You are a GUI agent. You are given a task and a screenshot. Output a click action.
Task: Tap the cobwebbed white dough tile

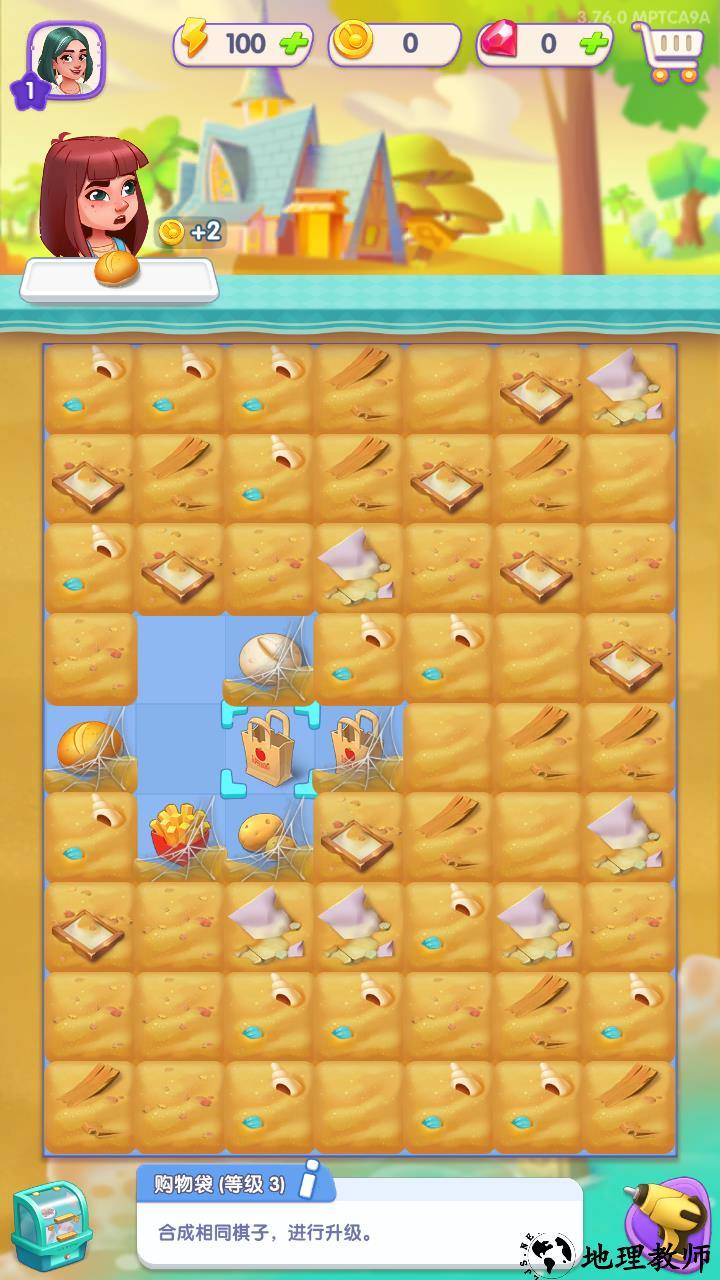click(x=269, y=659)
